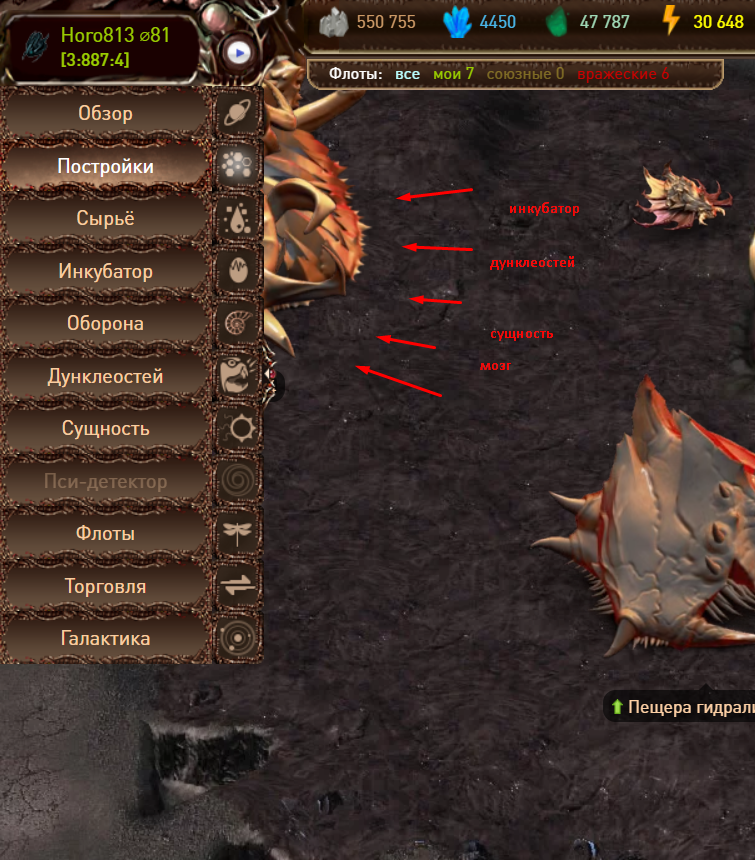755x860 pixels.
Task: Go to the Сырьё section
Action: [105, 219]
